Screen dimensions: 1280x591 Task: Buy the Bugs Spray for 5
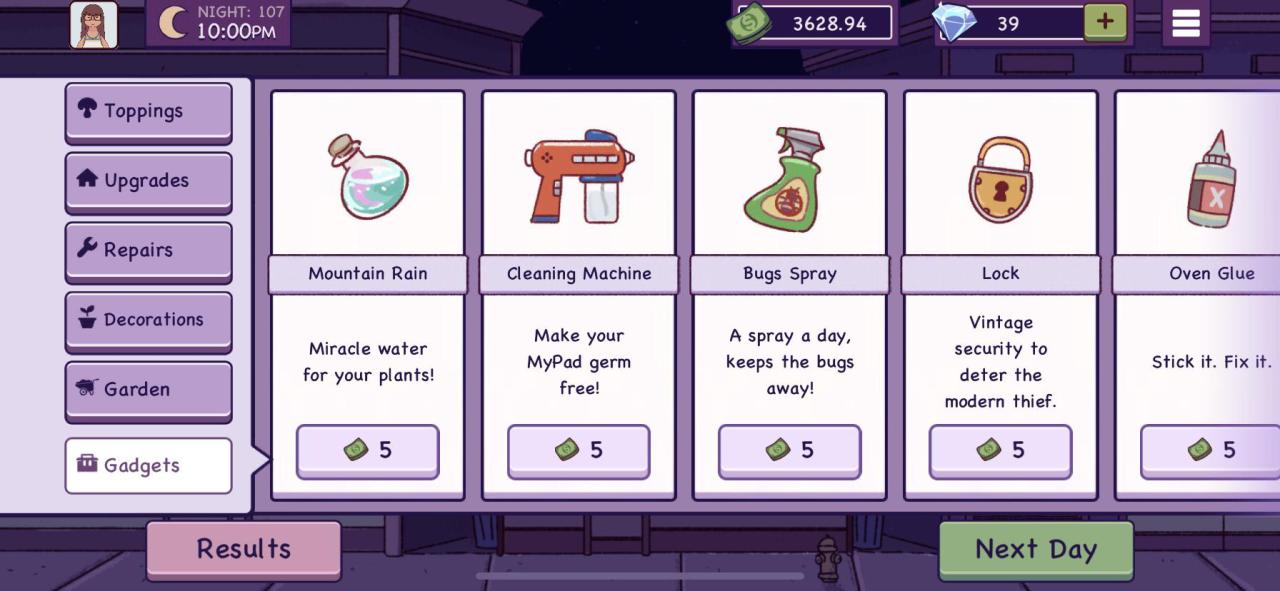click(789, 451)
